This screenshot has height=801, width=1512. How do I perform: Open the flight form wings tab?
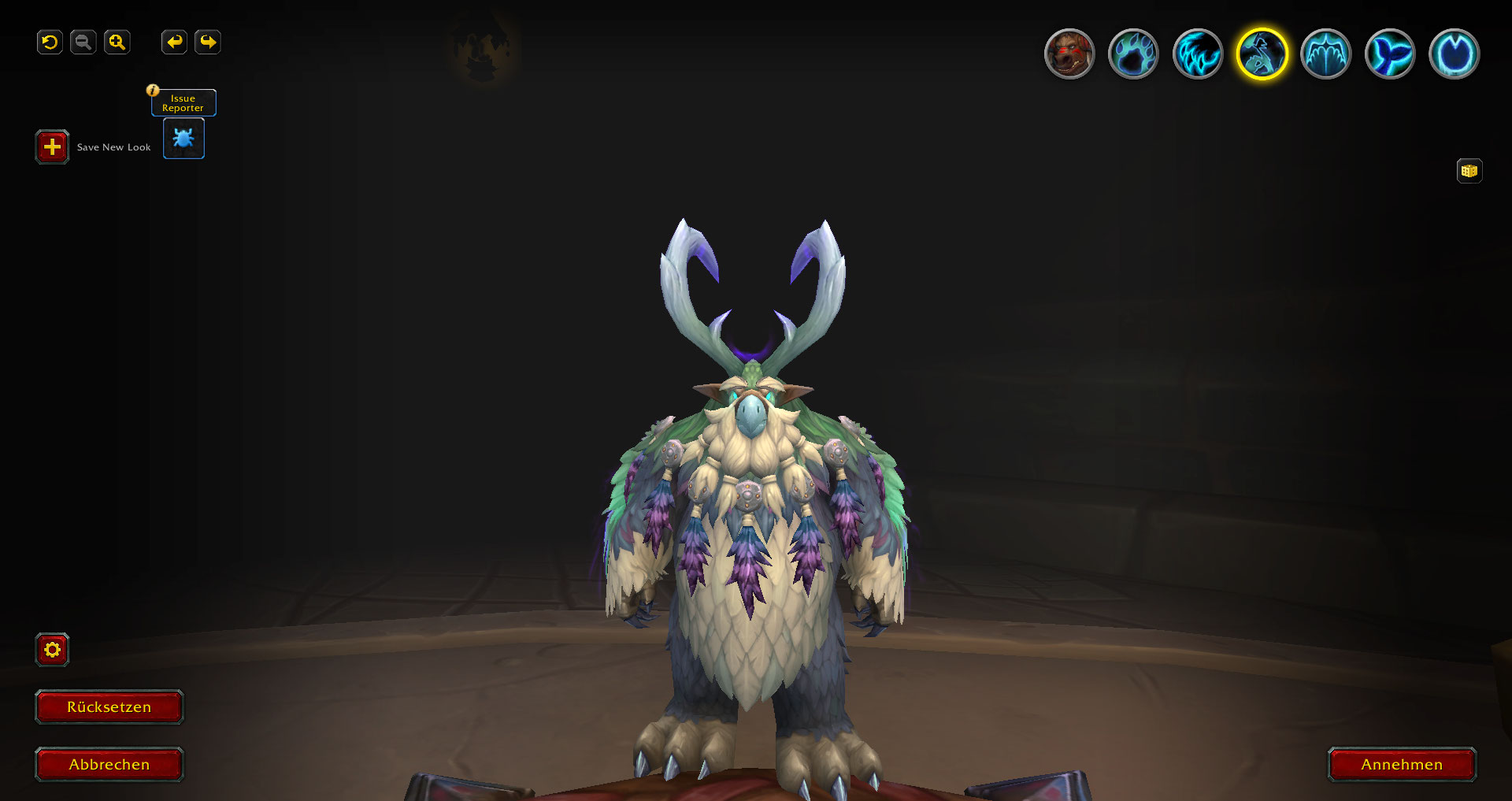[x=1325, y=54]
